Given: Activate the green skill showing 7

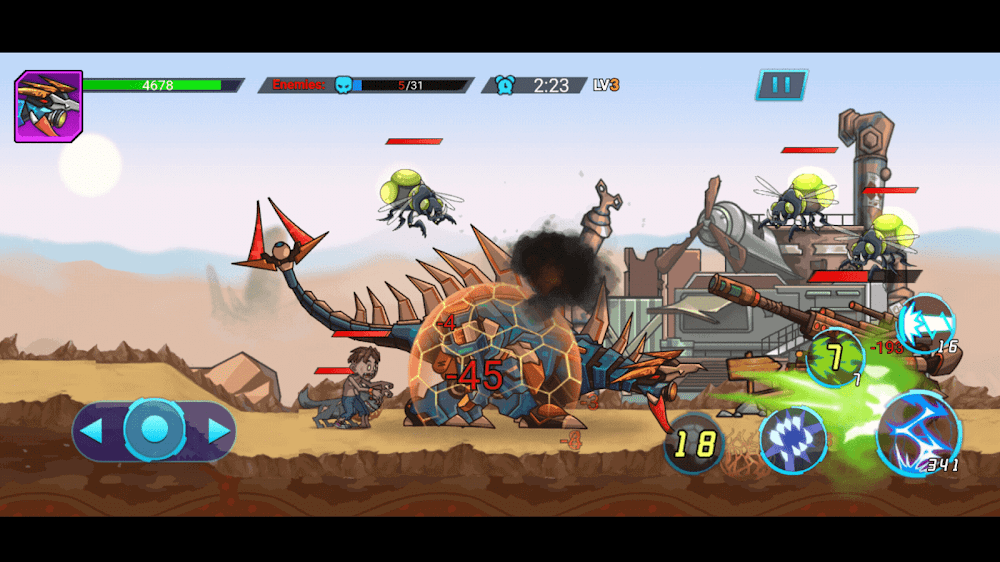Looking at the screenshot, I should pyautogui.click(x=835, y=358).
